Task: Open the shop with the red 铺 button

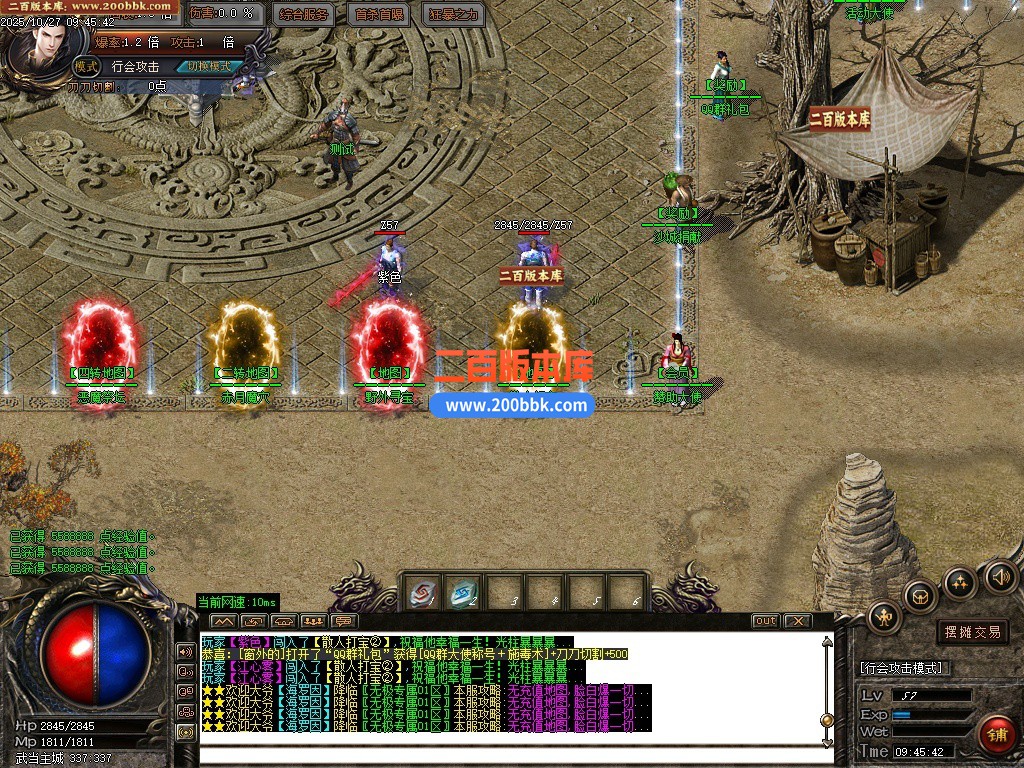Action: click(997, 735)
